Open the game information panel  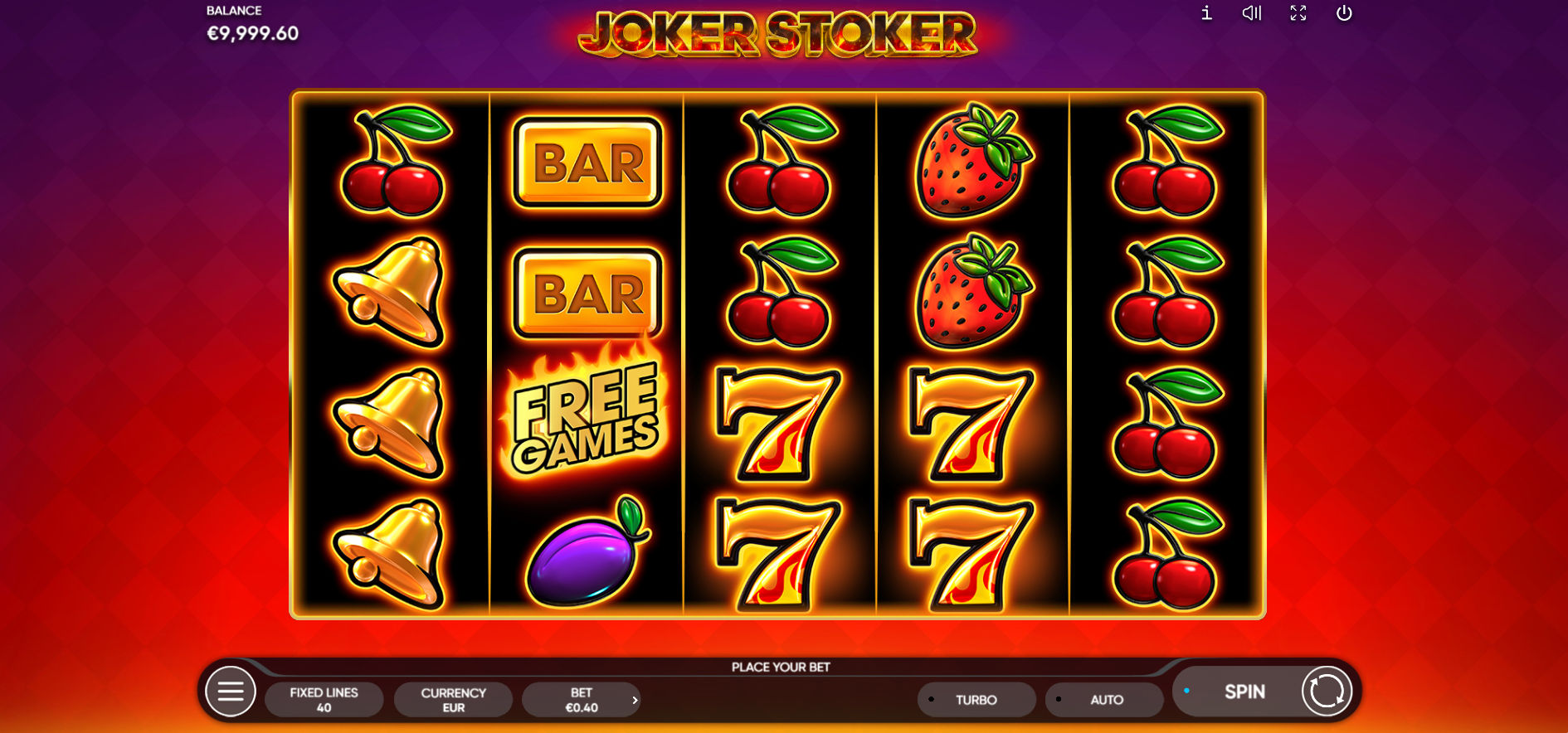(x=1207, y=13)
